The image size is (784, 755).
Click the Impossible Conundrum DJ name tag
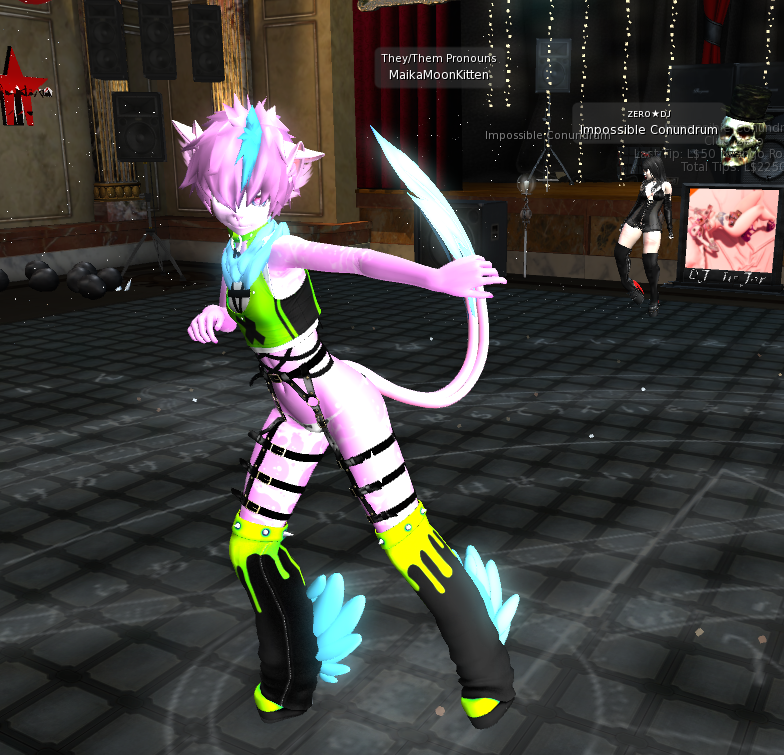[648, 130]
